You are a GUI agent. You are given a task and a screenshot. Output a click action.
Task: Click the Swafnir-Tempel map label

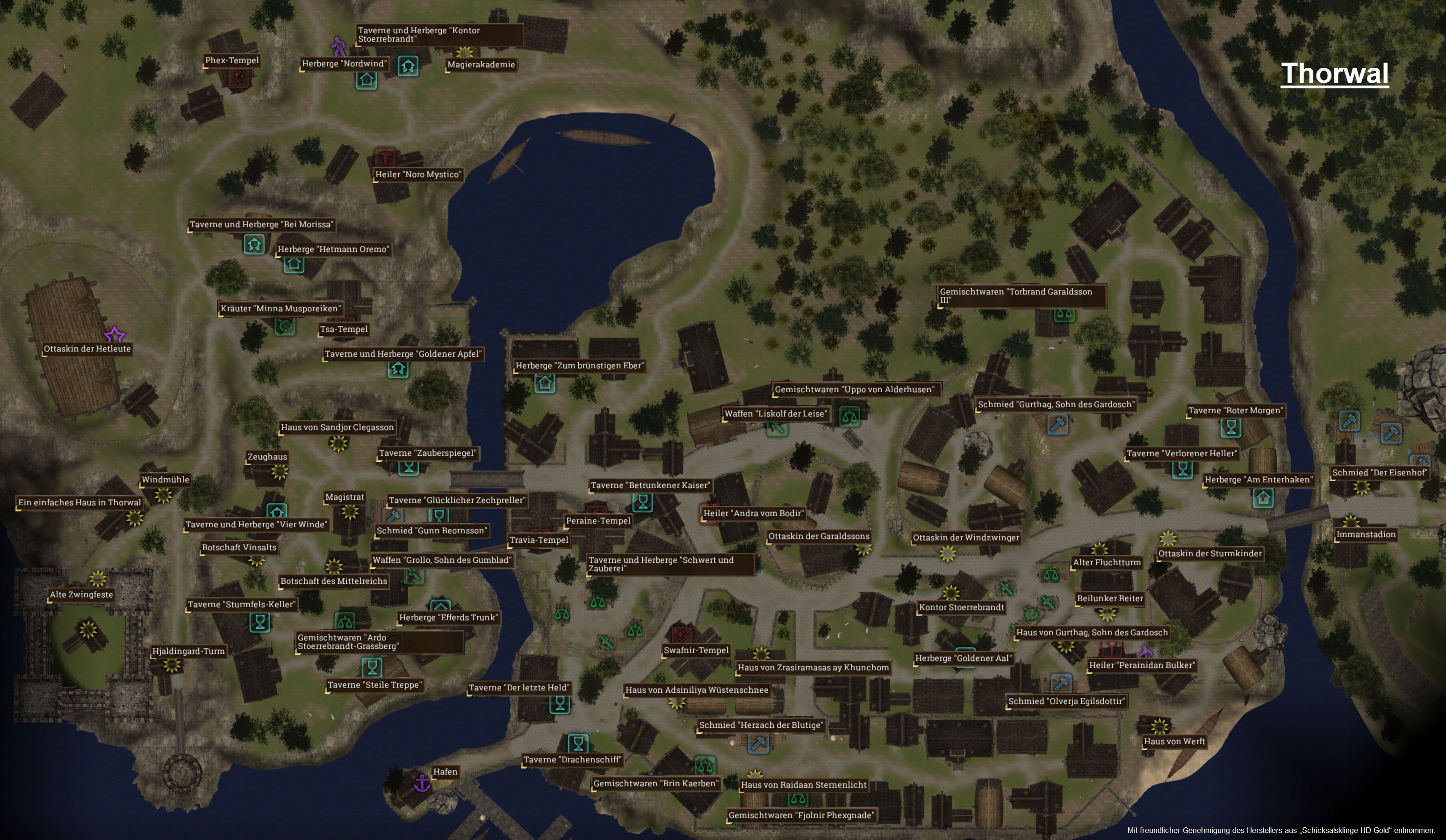[696, 650]
